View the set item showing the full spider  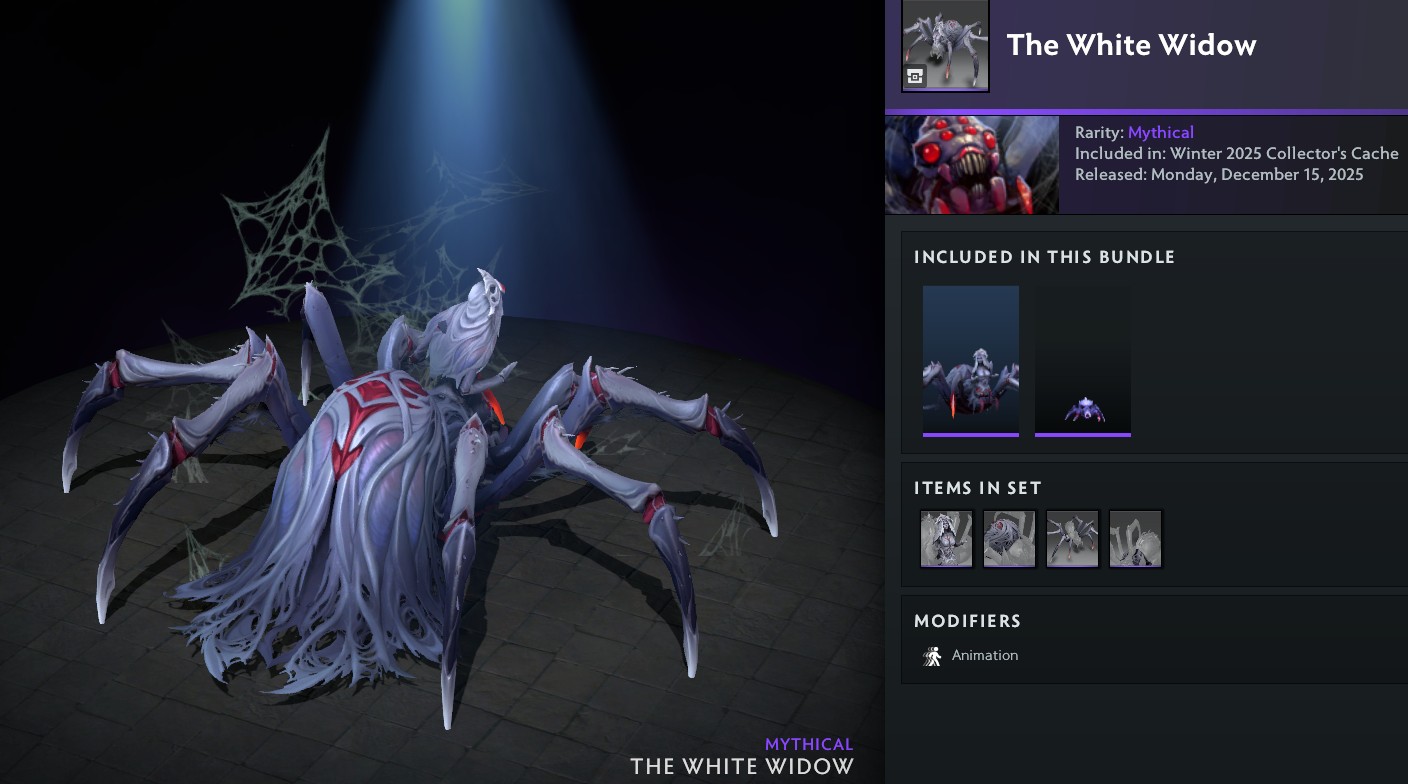(1072, 539)
